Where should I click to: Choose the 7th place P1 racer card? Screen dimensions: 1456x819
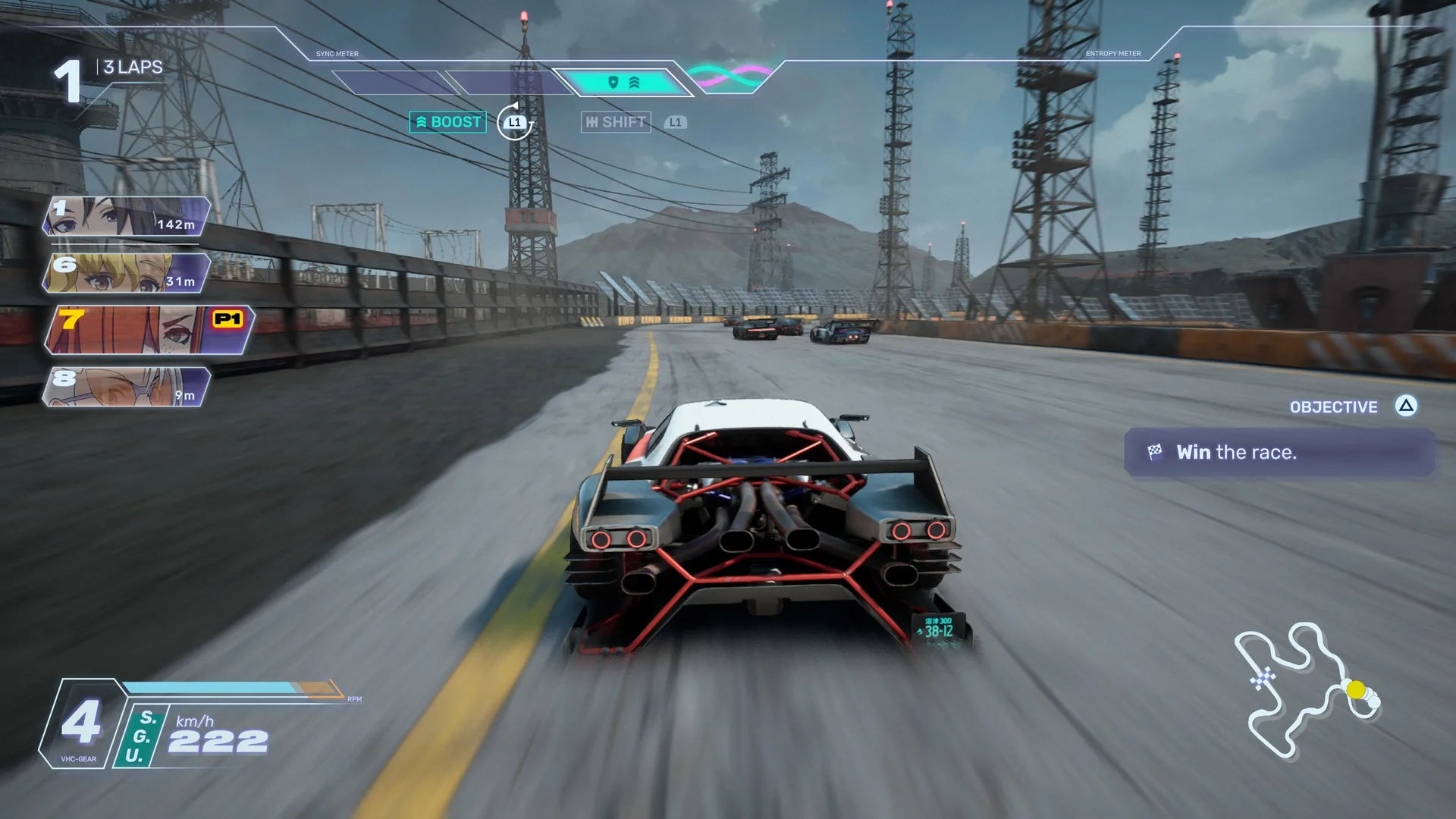coord(149,330)
